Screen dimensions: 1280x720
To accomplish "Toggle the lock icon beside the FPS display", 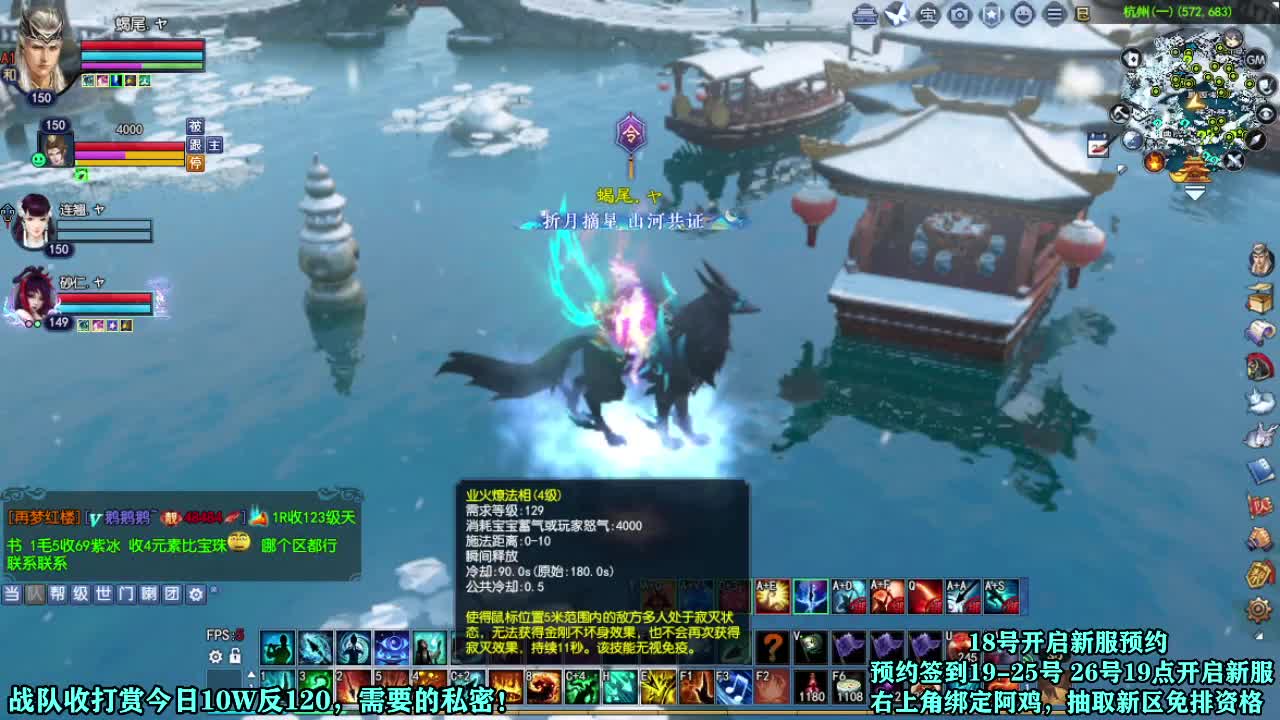I will [x=234, y=654].
